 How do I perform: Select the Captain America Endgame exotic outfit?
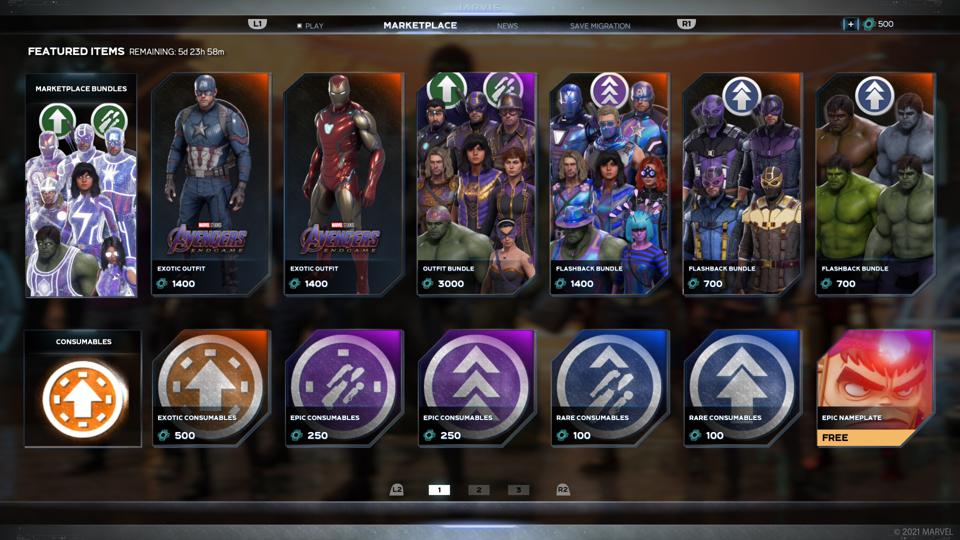(x=211, y=186)
